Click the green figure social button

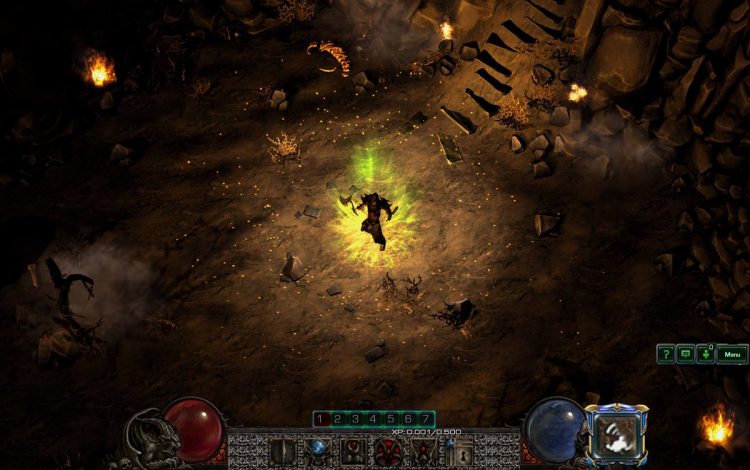(704, 353)
